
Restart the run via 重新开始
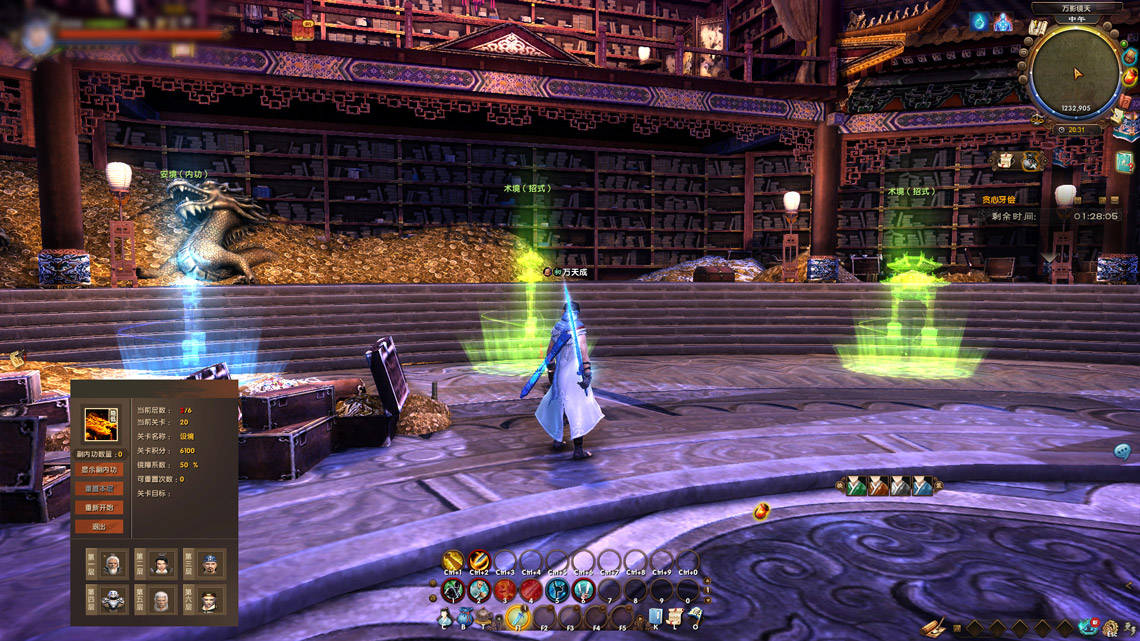tap(99, 507)
